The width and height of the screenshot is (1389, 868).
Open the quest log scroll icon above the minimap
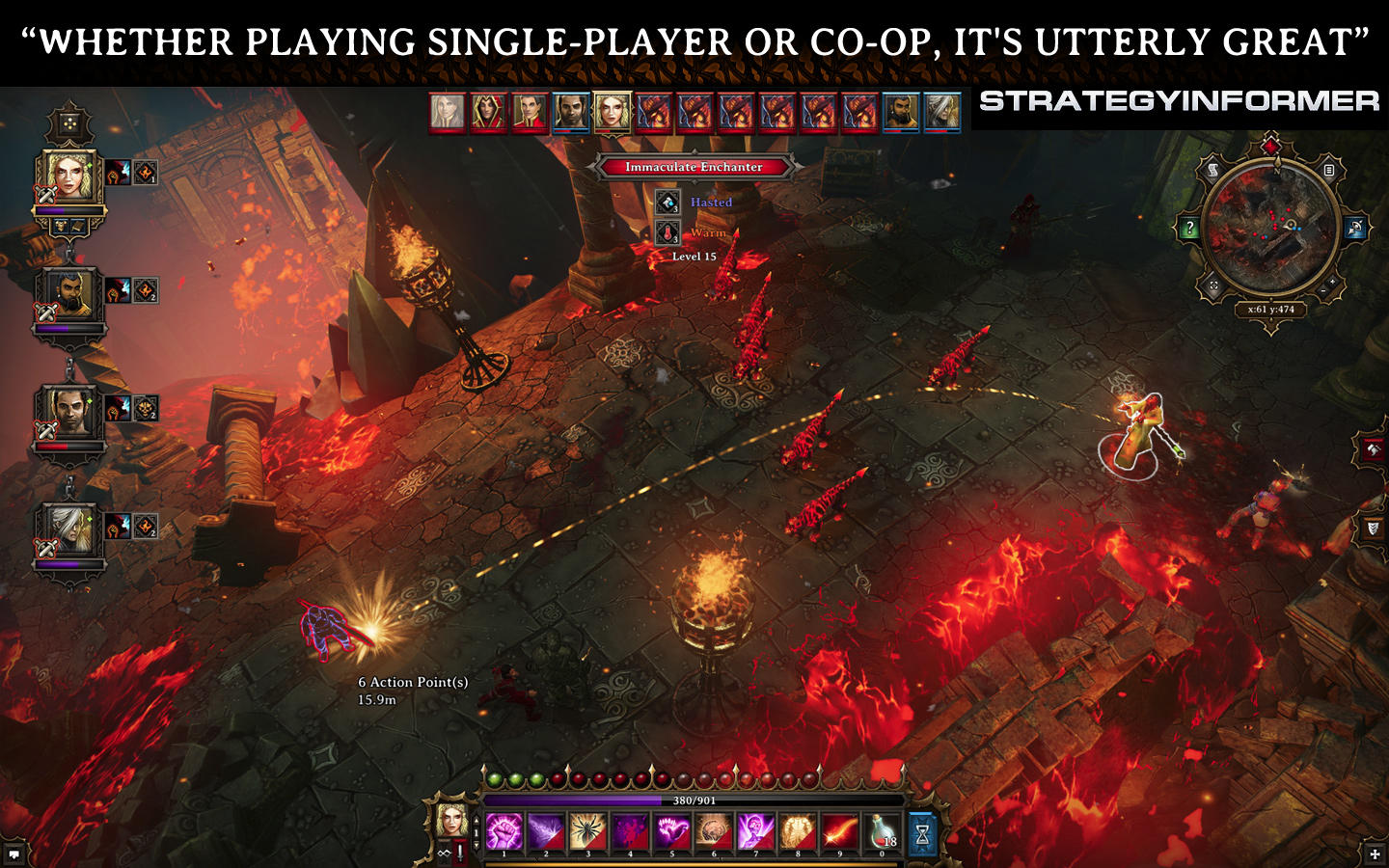pos(1213,170)
